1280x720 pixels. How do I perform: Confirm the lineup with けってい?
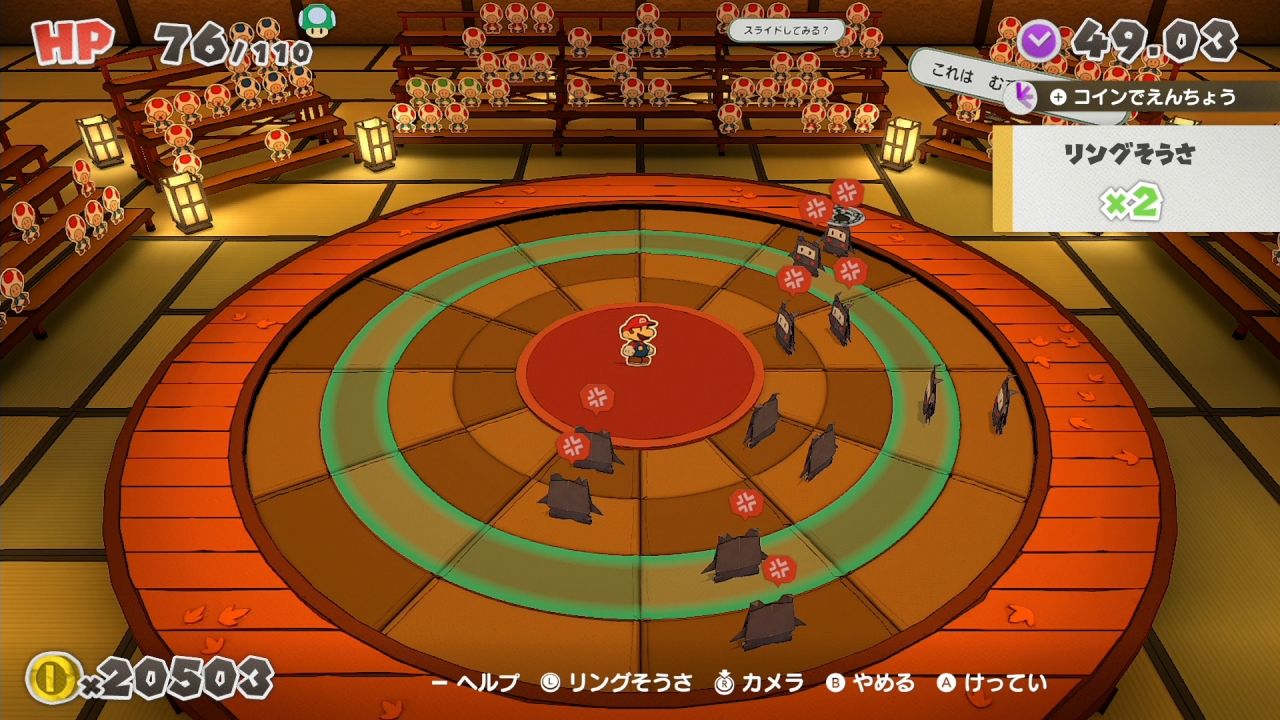[x=992, y=683]
